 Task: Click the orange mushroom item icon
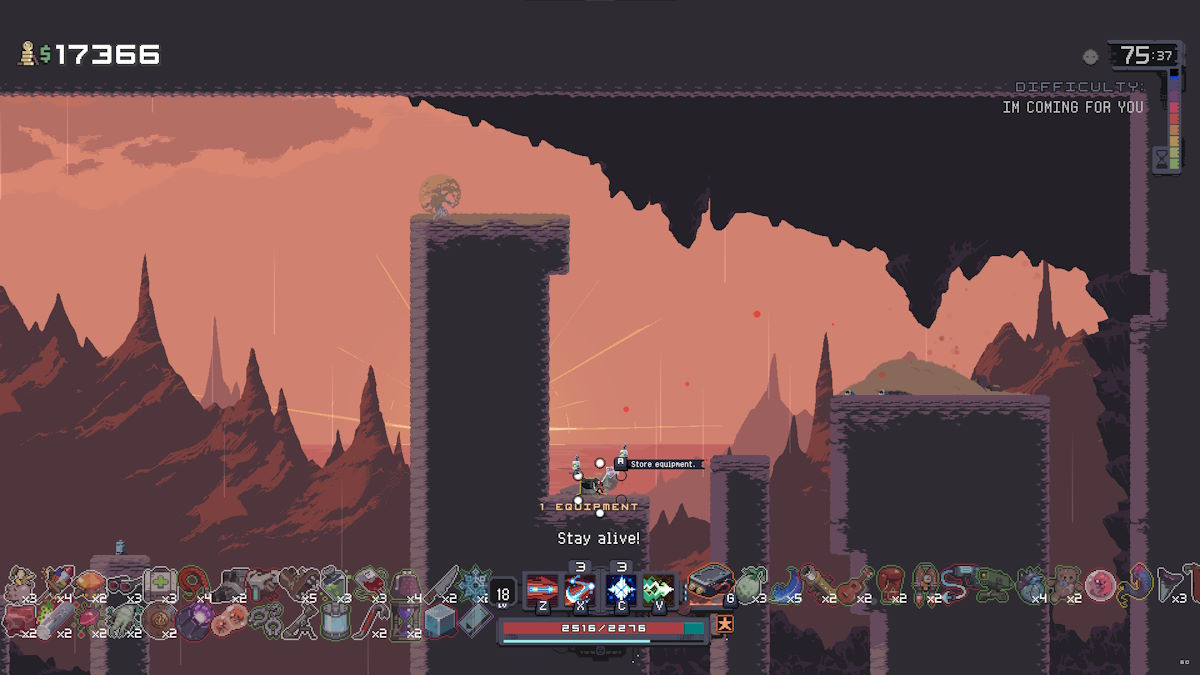click(90, 582)
